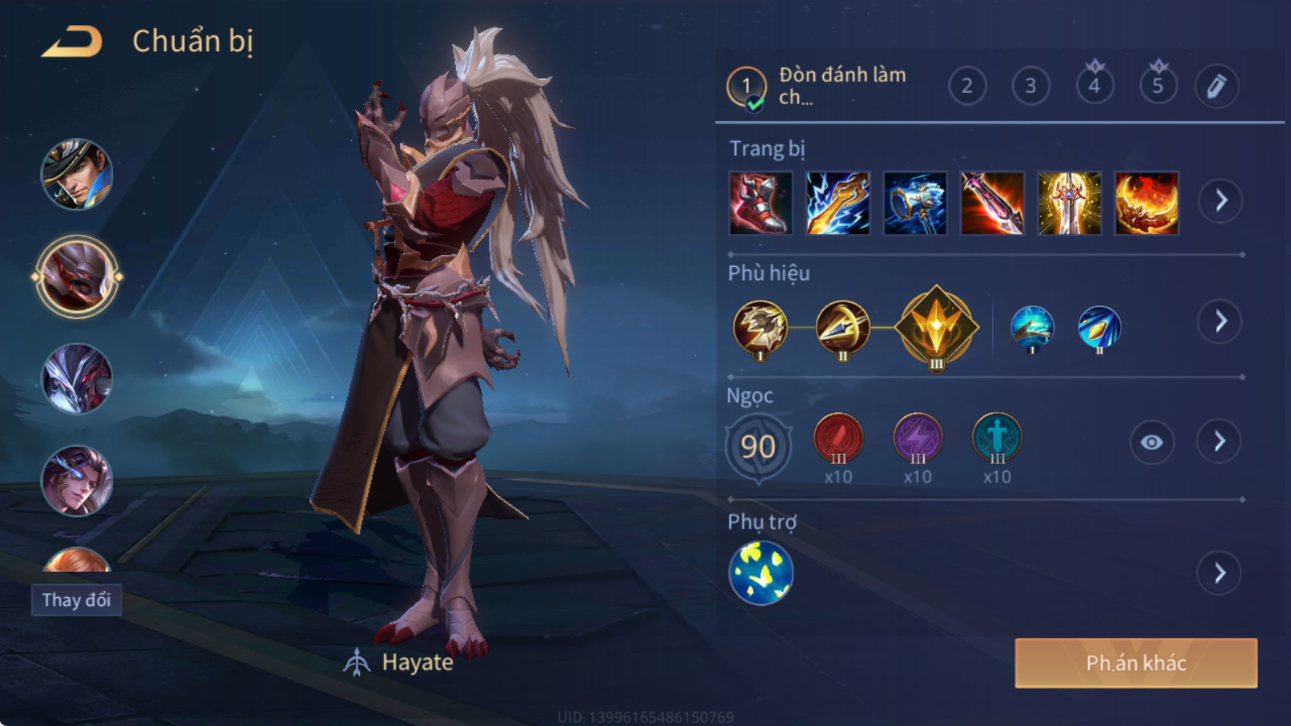Viewport: 1291px width, 726px height.
Task: Go back using the return arrow
Action: tap(72, 42)
